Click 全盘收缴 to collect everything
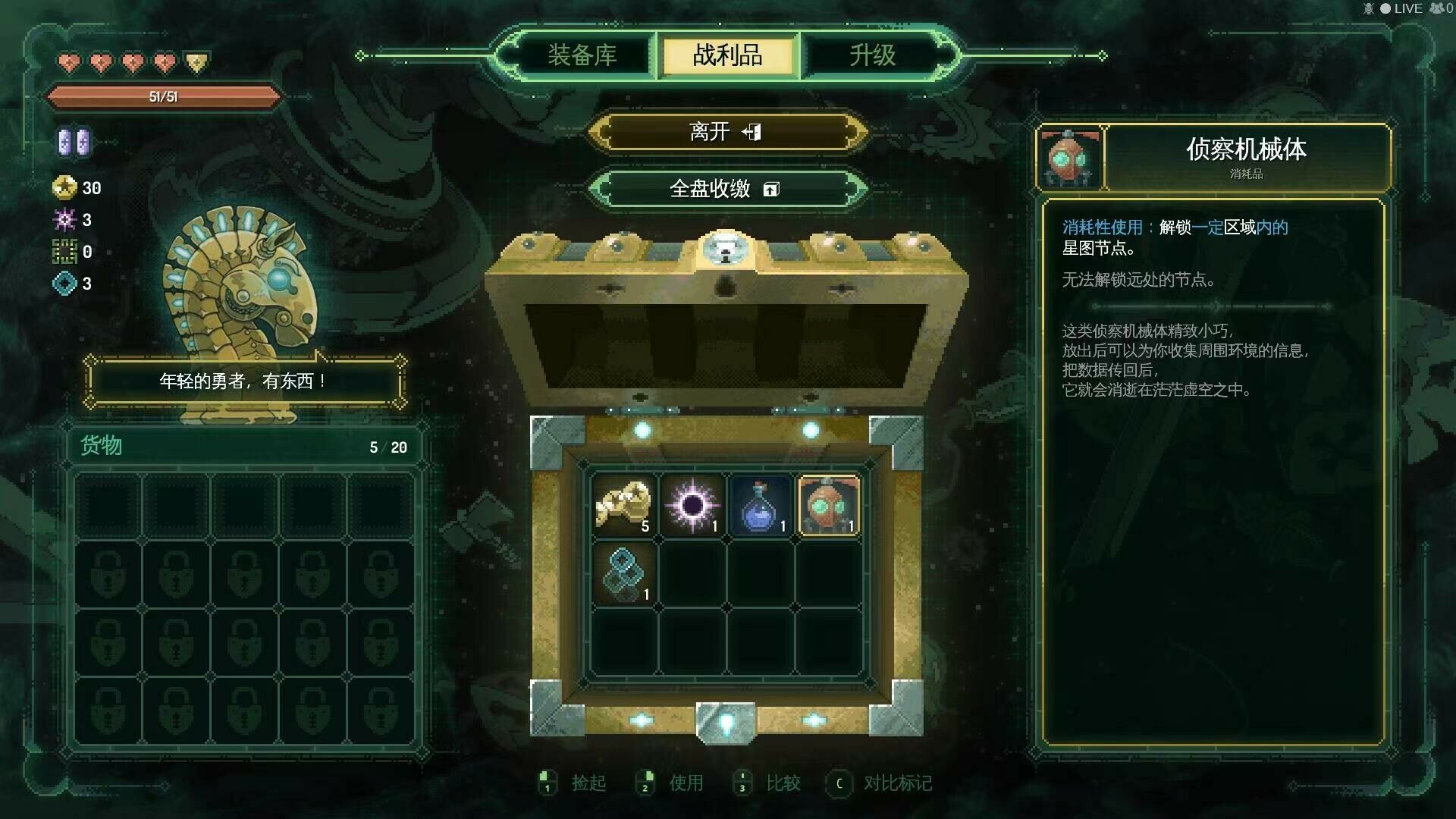 726,189
